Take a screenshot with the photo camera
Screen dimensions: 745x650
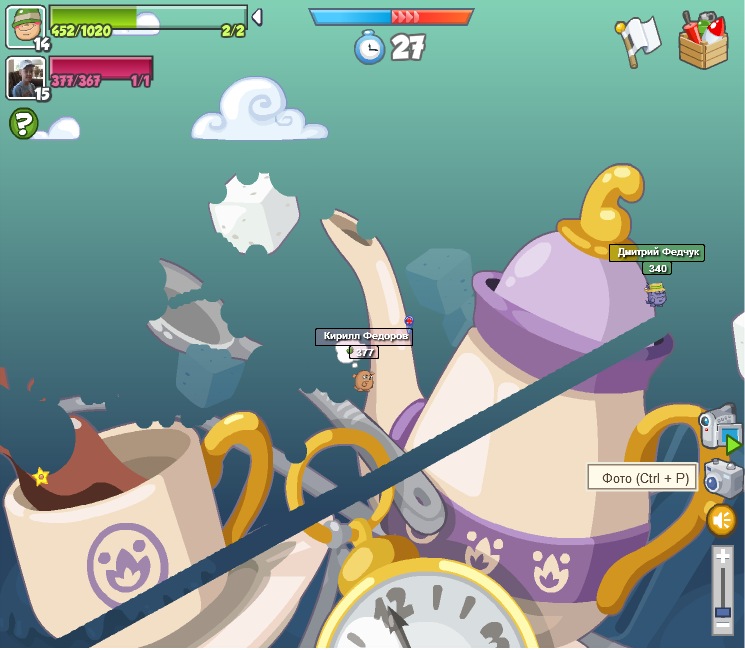[x=722, y=478]
